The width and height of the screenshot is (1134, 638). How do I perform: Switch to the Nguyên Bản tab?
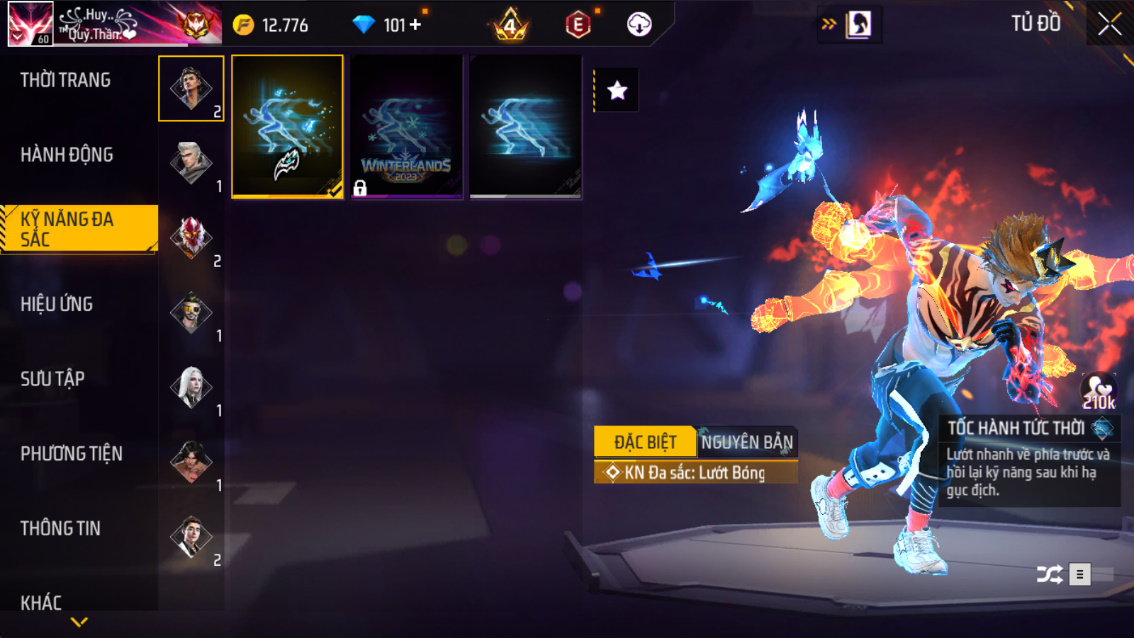(747, 442)
